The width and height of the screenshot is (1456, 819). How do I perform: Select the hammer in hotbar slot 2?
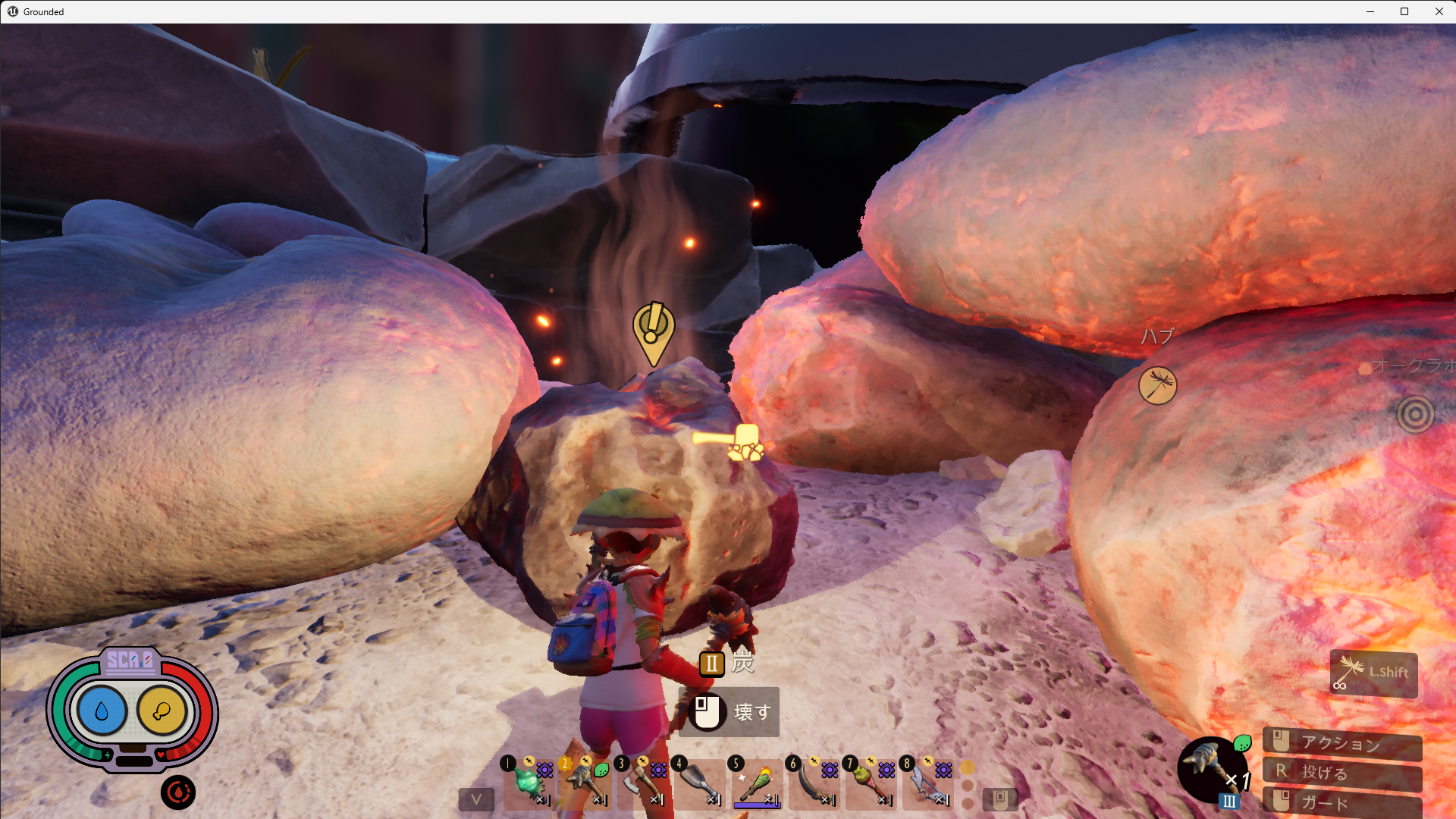tap(585, 783)
